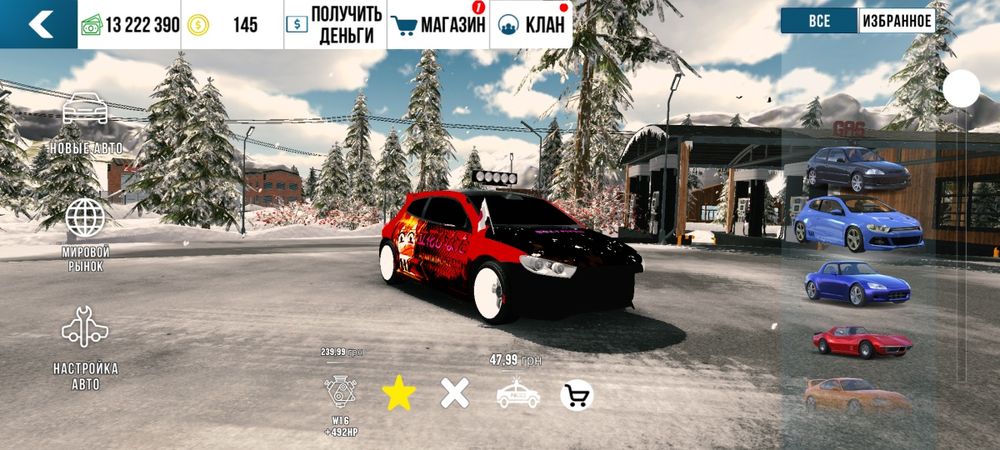
Task: Click the white X icon
Action: 455,395
